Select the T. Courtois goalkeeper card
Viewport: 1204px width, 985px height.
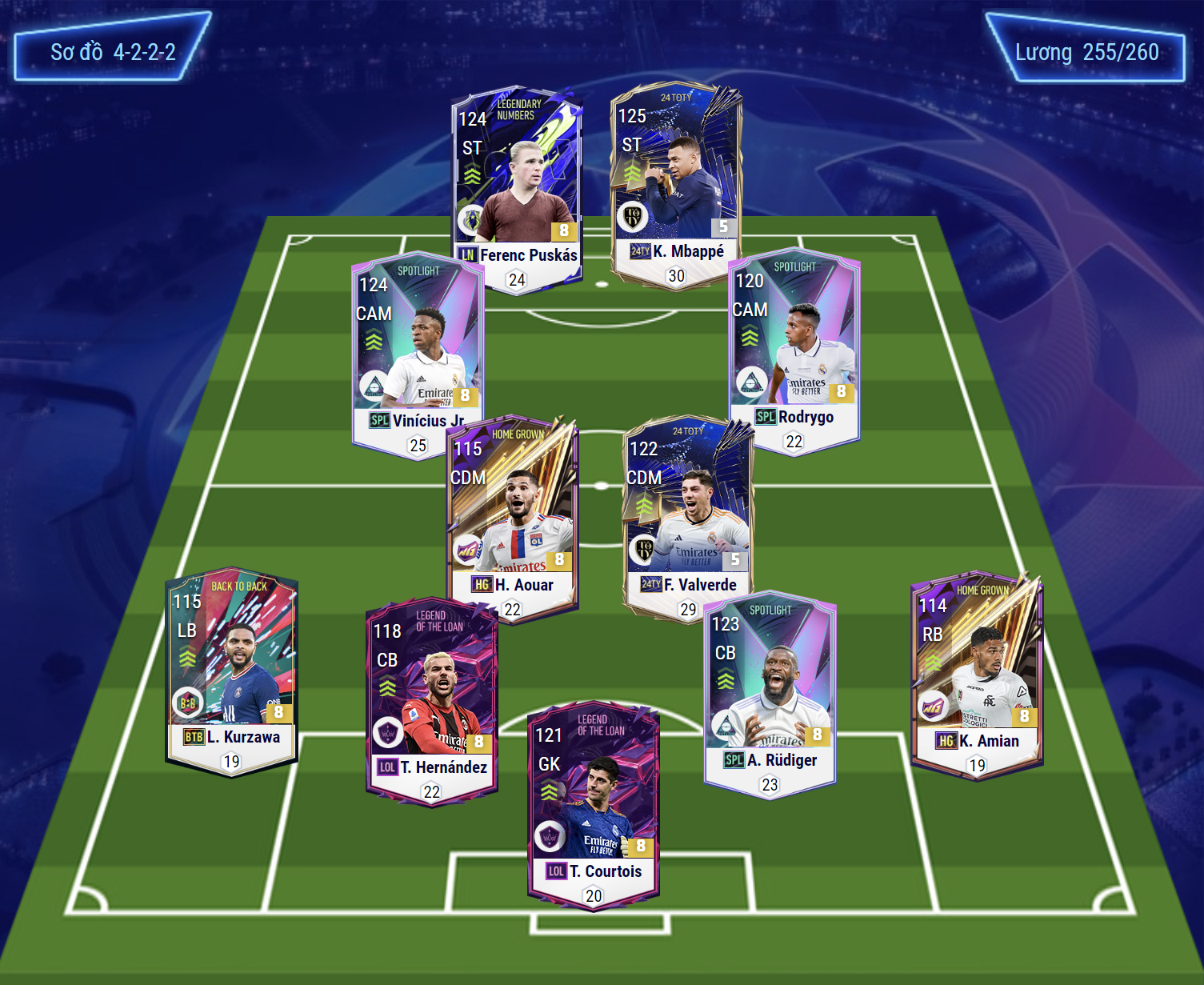click(x=593, y=804)
